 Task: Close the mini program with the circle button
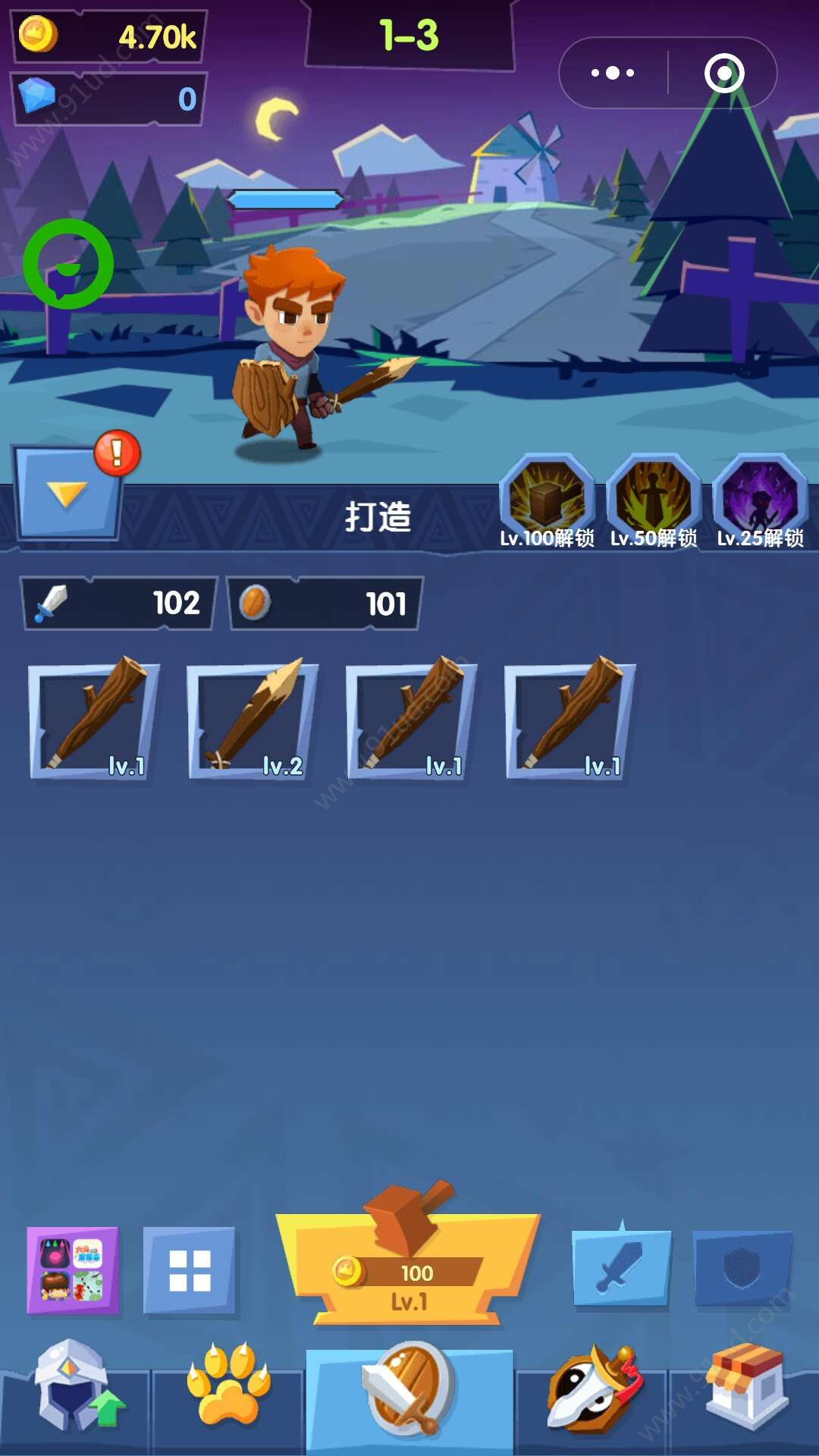(x=723, y=73)
